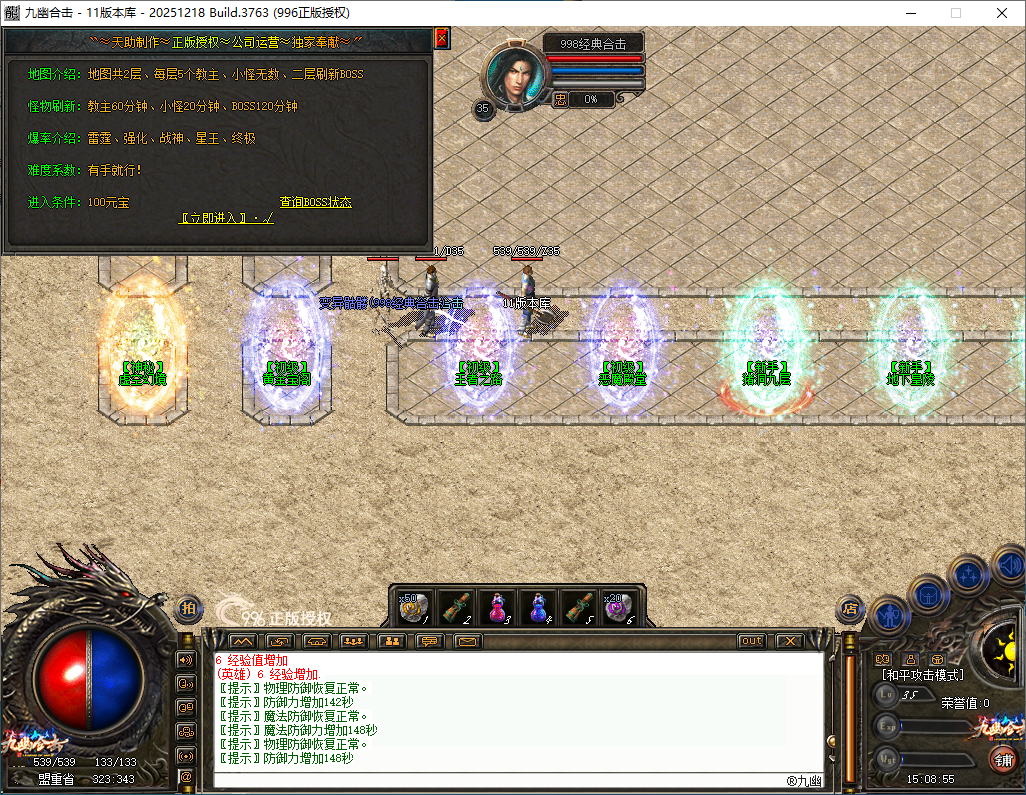Close the map info dialog with the red X
This screenshot has height=795, width=1026.
tap(442, 38)
